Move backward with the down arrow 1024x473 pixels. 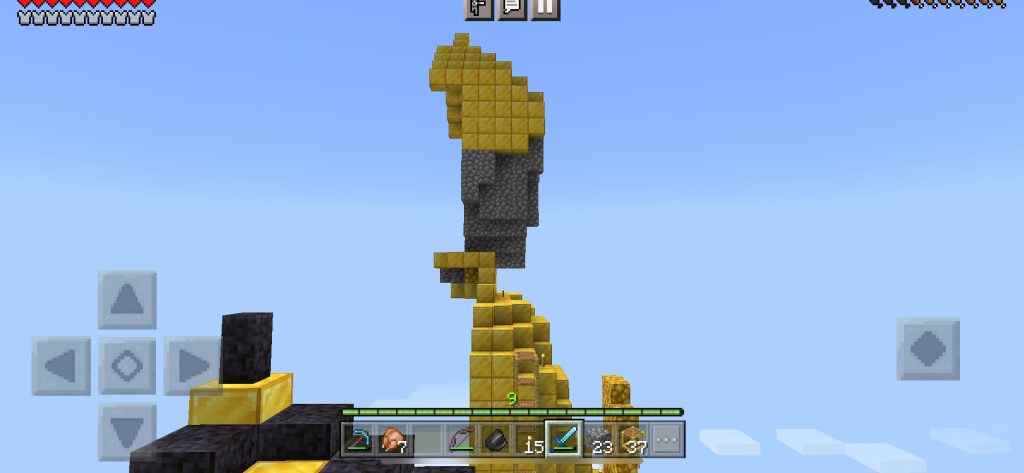coord(127,431)
